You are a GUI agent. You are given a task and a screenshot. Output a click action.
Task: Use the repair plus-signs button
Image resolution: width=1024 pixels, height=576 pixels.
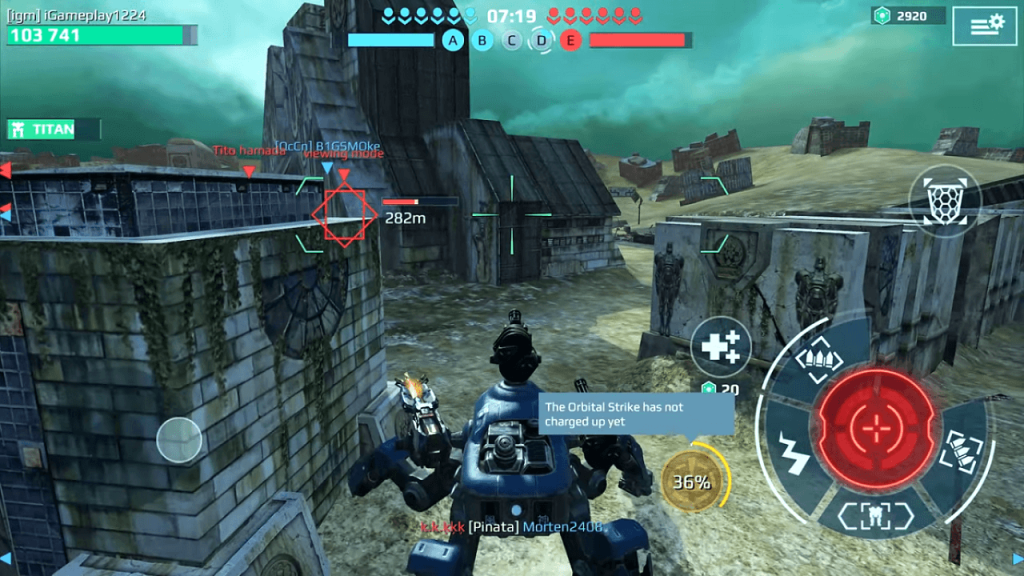tap(720, 347)
